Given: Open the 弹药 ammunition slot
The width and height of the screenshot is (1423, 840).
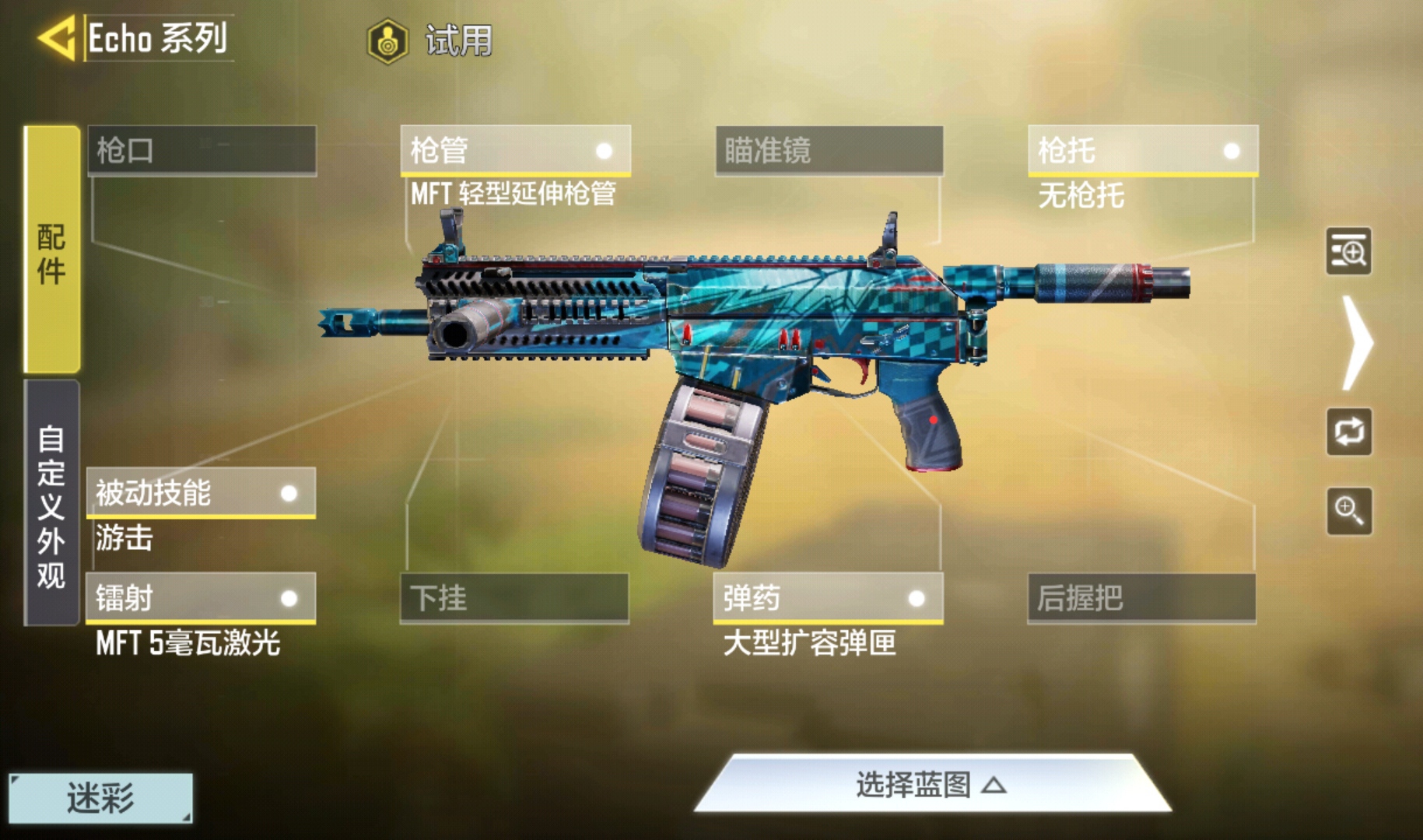Looking at the screenshot, I should point(828,598).
